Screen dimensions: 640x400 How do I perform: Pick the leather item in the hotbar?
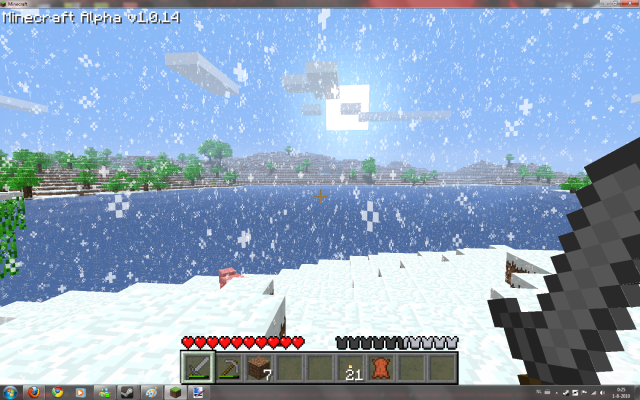click(x=381, y=367)
